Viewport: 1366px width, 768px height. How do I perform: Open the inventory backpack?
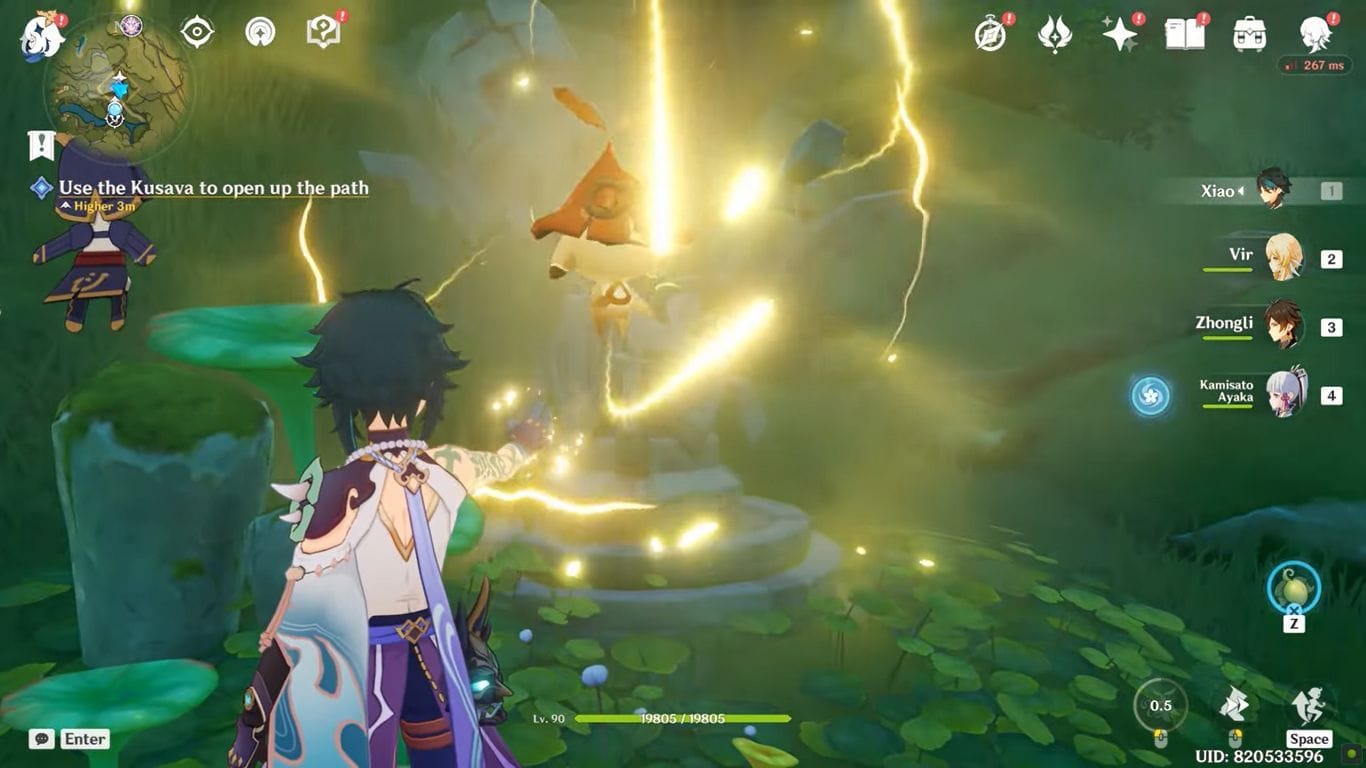point(1248,33)
